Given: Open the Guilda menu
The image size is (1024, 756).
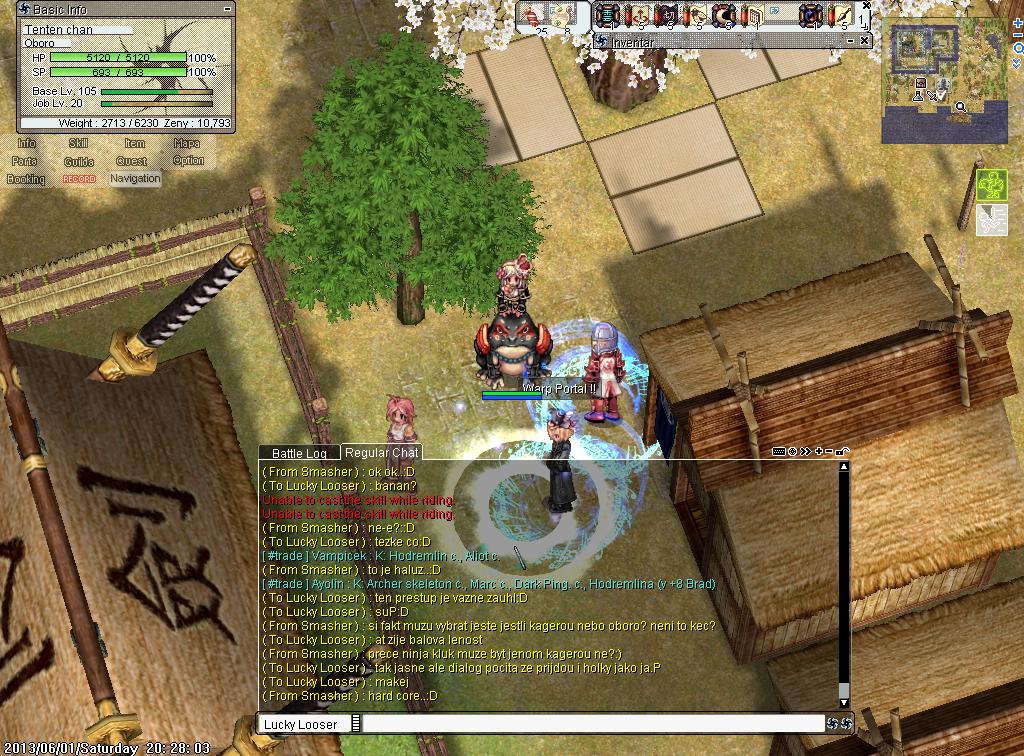Looking at the screenshot, I should [79, 162].
